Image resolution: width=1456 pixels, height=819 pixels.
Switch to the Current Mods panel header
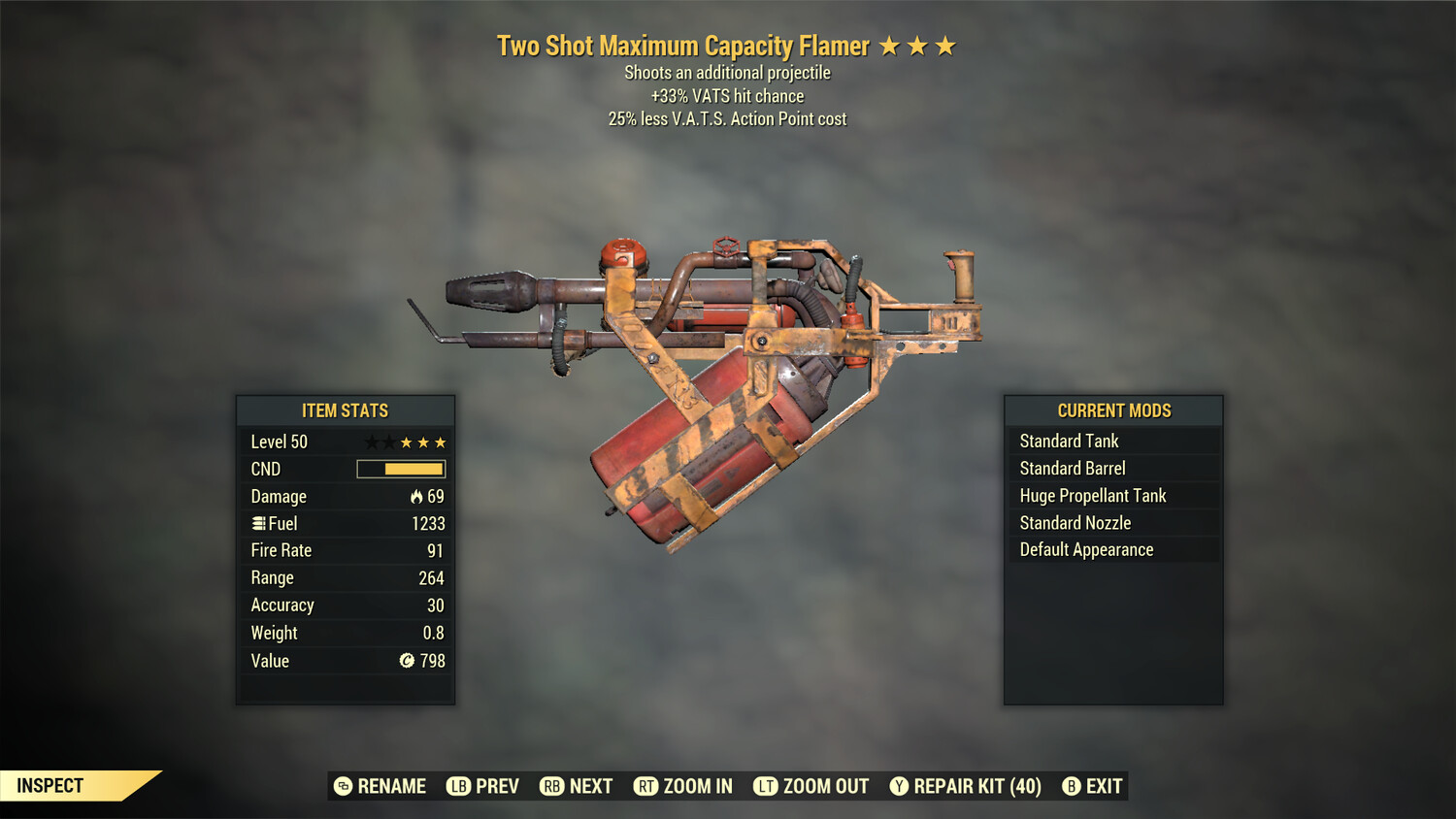point(1113,410)
